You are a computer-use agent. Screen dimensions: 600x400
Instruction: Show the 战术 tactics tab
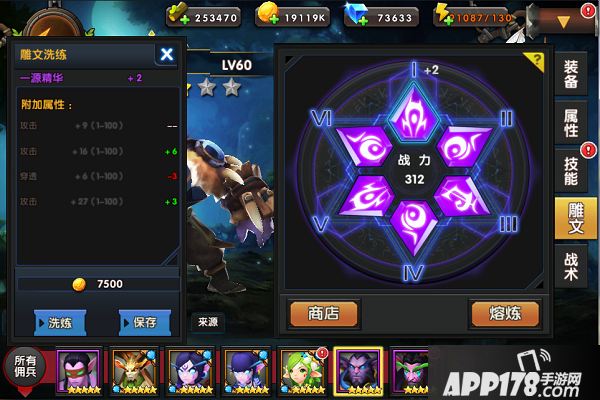[571, 265]
